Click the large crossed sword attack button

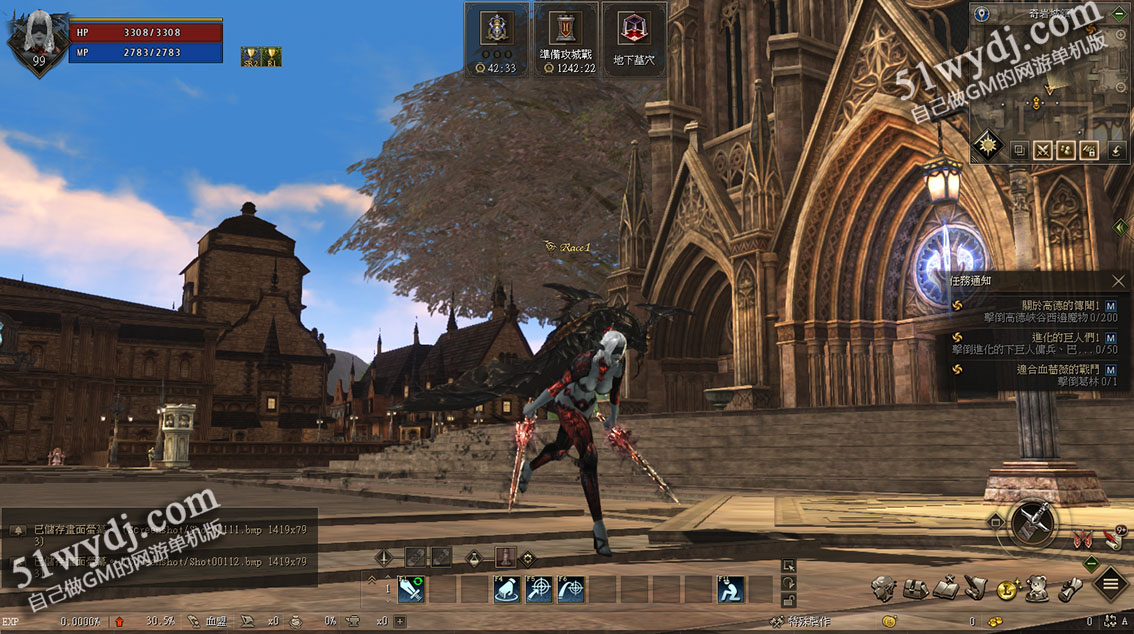click(1033, 522)
